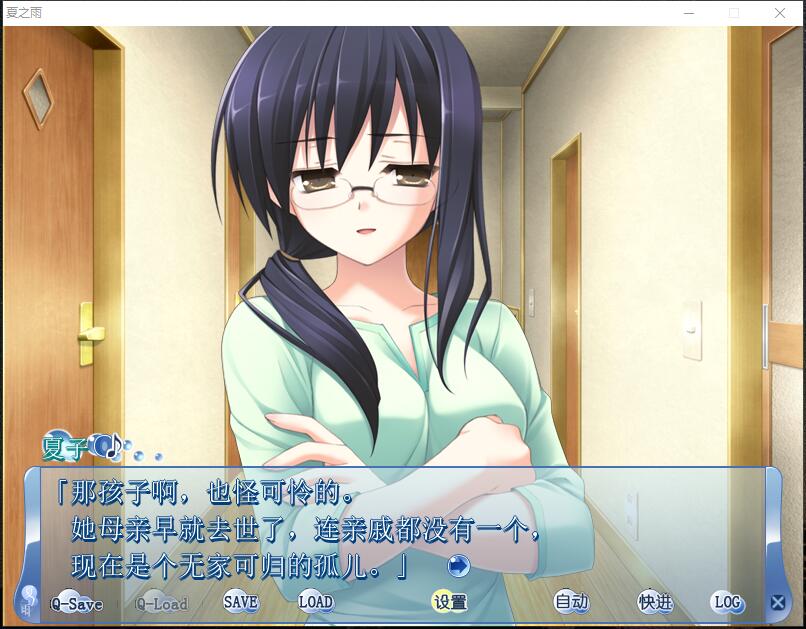This screenshot has height=629, width=806.
Task: Advance dialogue with the blue arrow icon
Action: point(458,566)
